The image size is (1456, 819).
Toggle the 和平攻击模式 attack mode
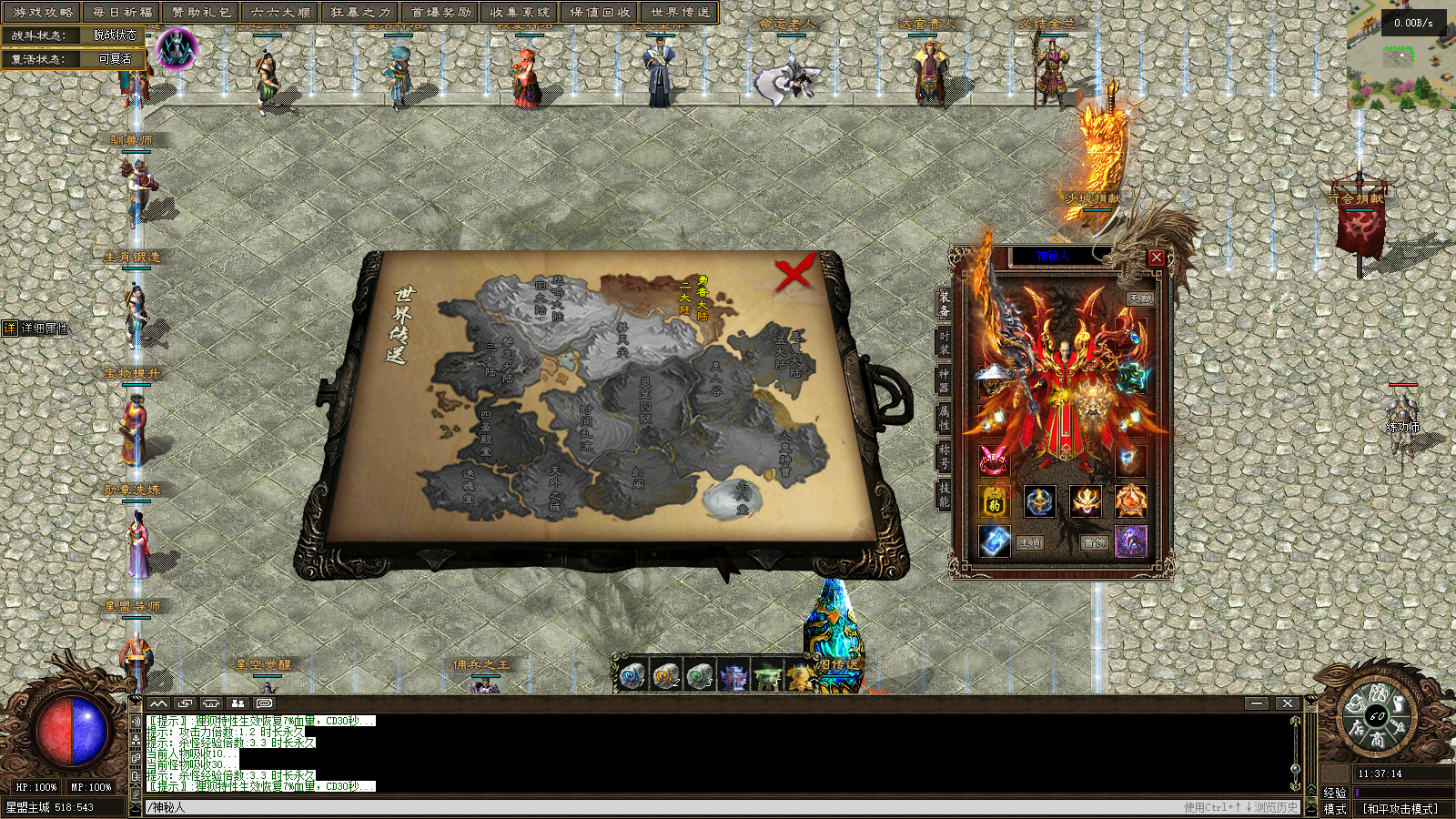click(x=1400, y=808)
